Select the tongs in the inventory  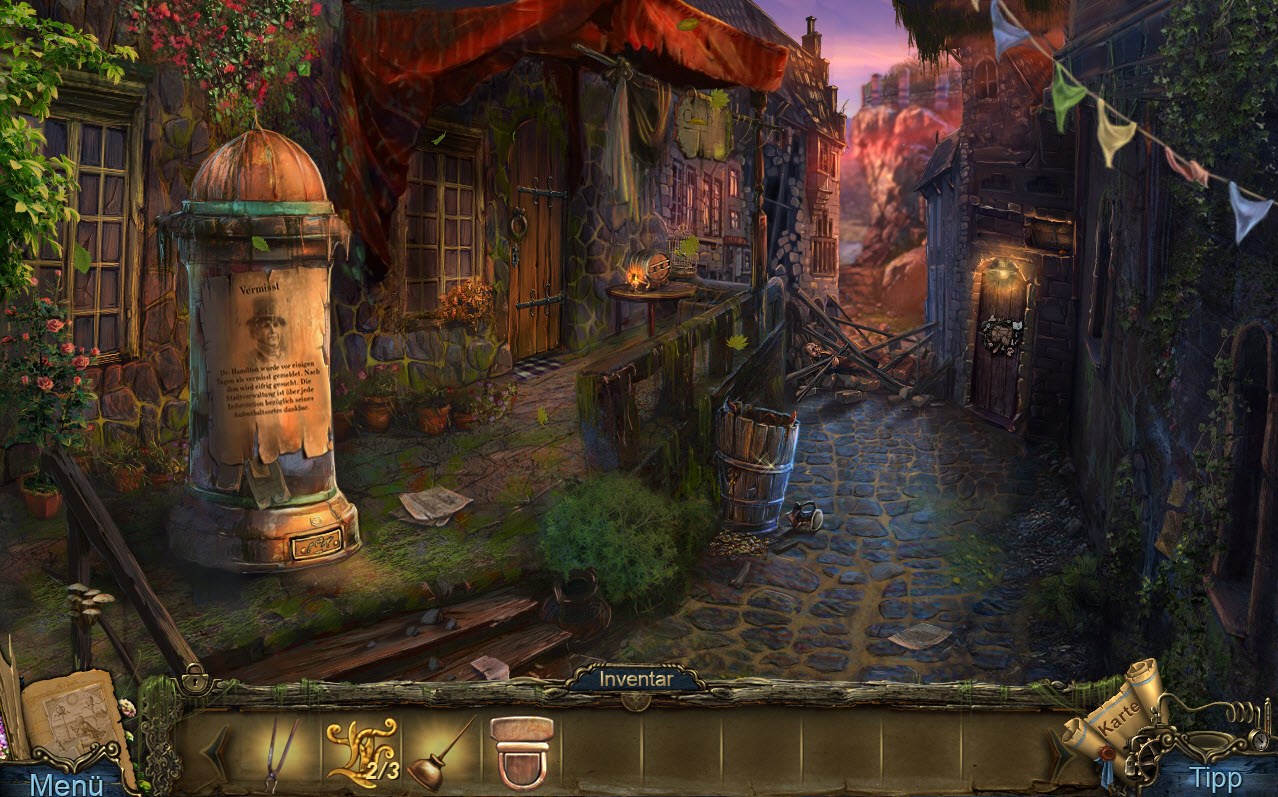click(x=281, y=752)
